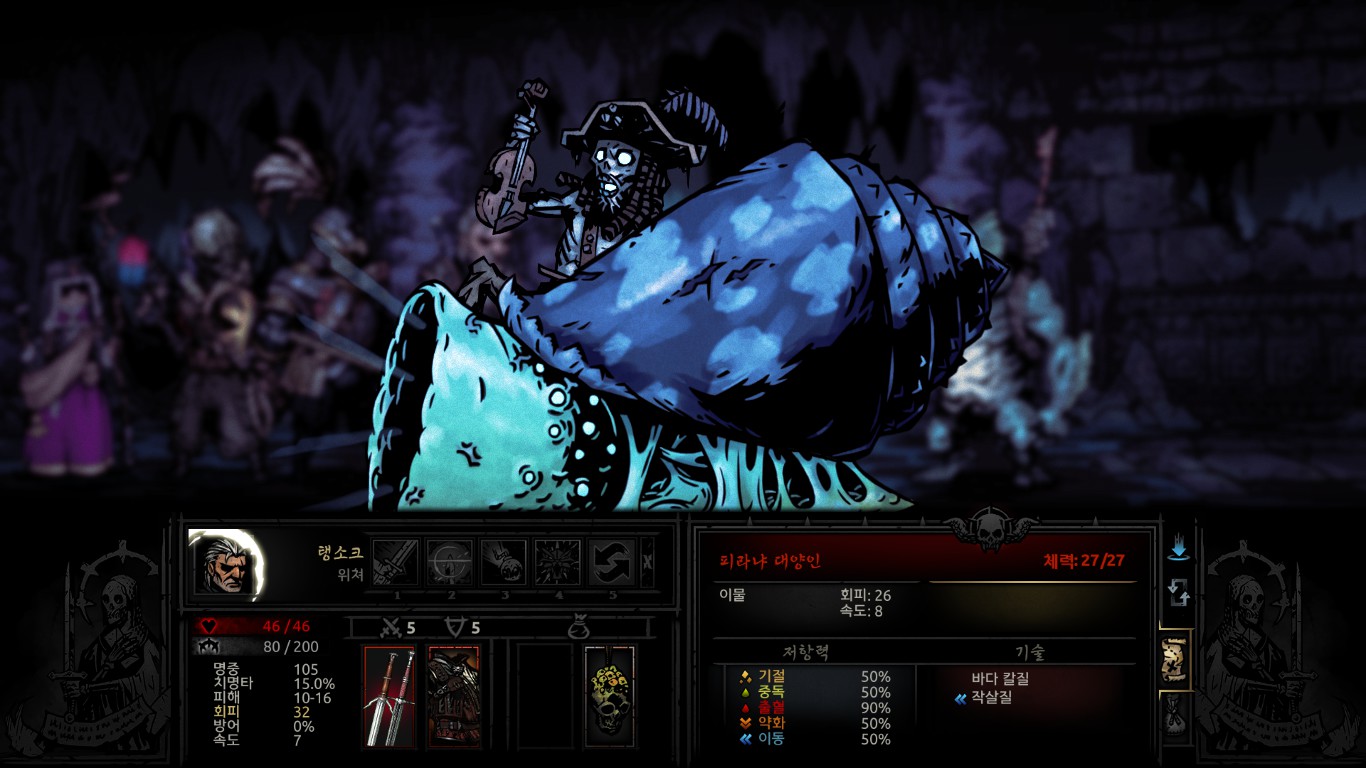Inspect the twin swords weapon slot

pyautogui.click(x=389, y=696)
